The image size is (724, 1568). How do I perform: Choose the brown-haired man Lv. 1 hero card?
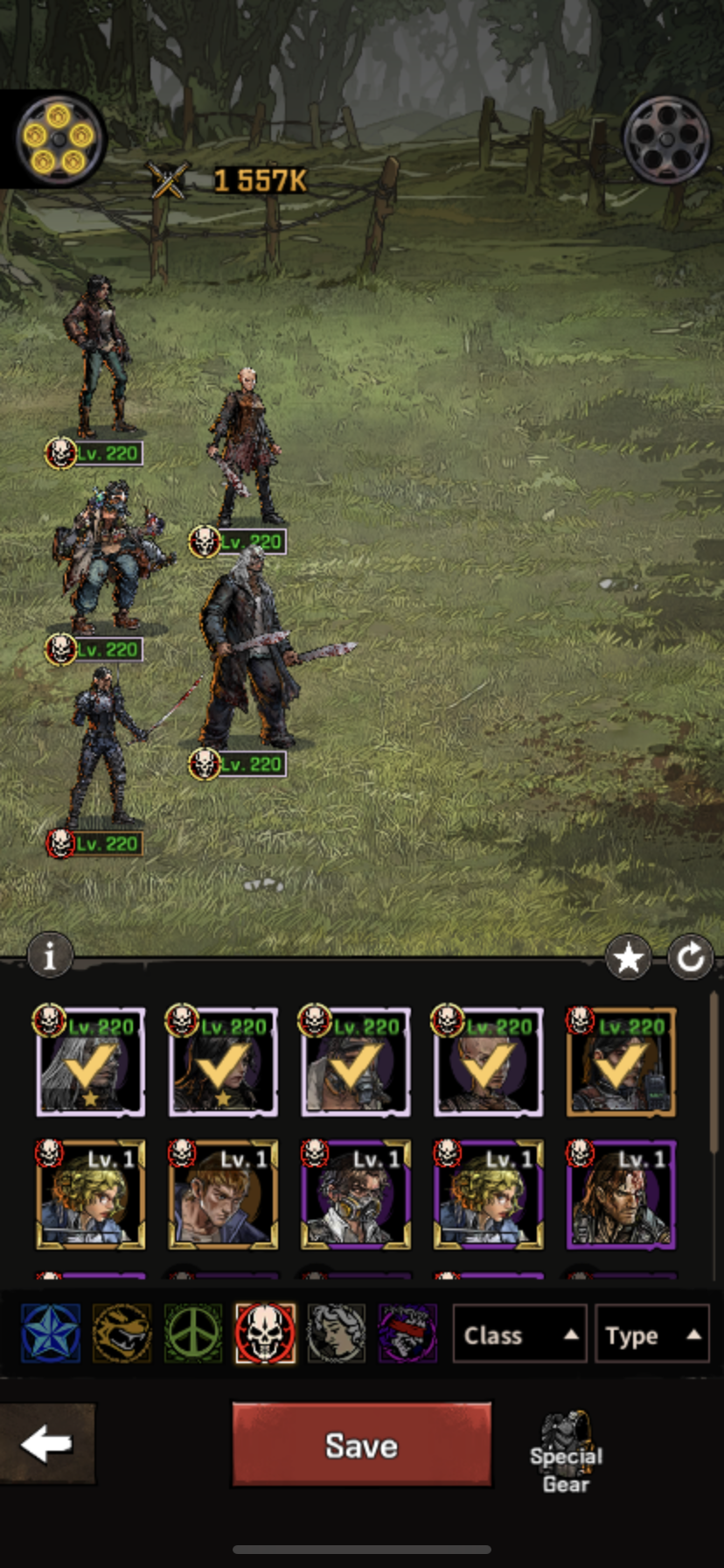tap(223, 1195)
